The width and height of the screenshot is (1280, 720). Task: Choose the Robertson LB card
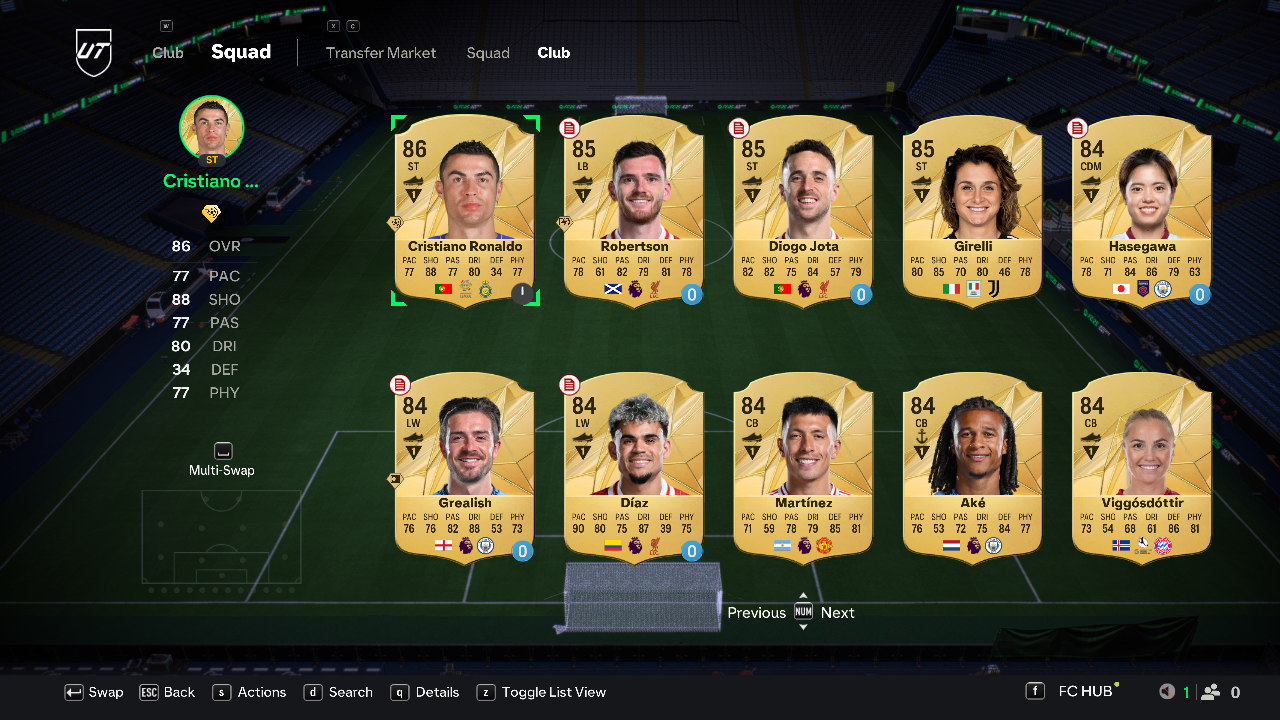point(634,210)
